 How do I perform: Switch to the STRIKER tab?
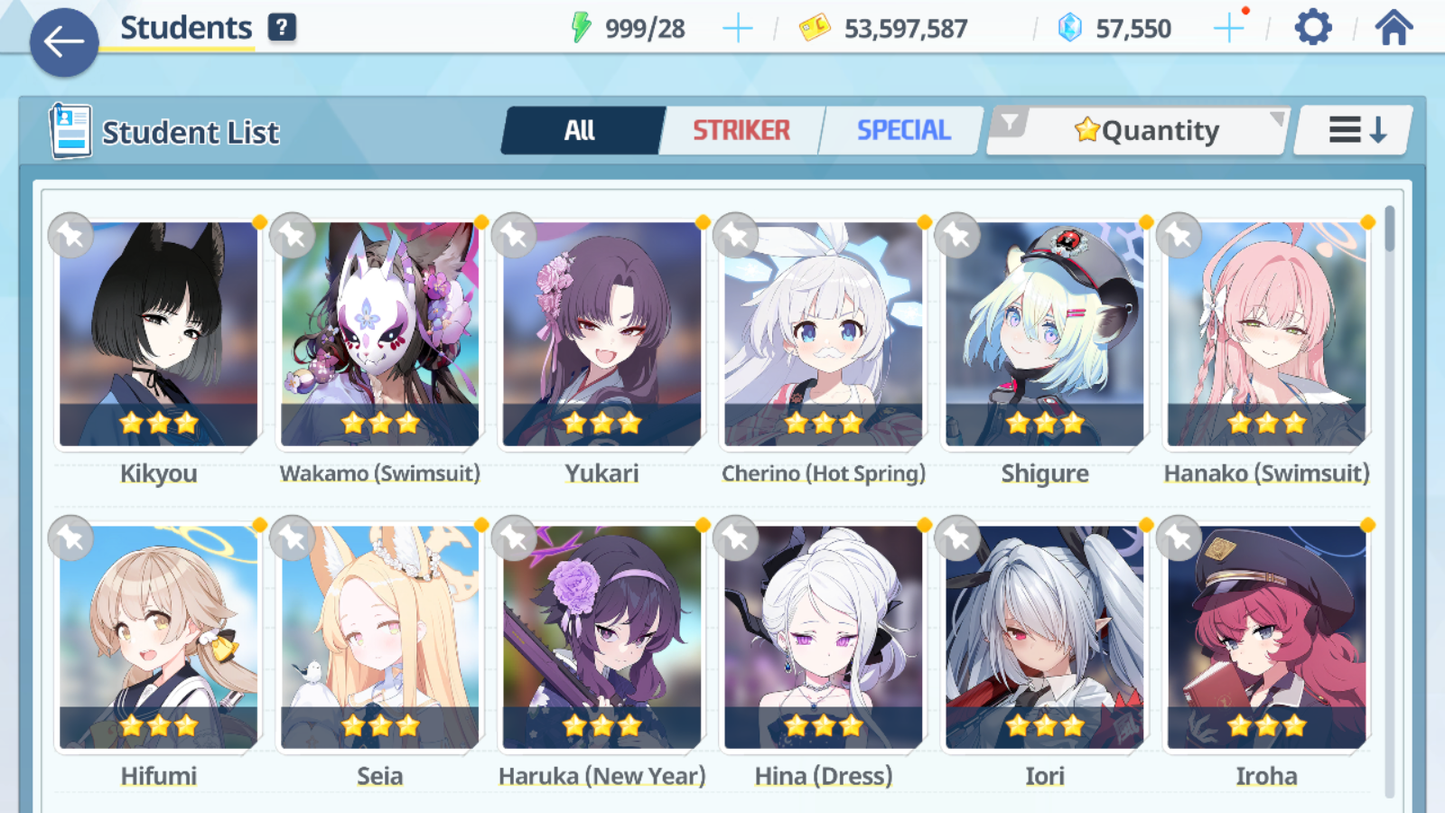click(x=740, y=129)
